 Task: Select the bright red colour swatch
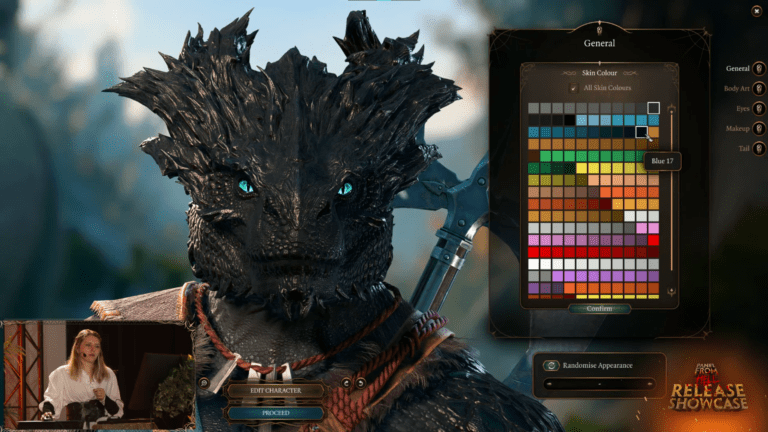pos(653,240)
